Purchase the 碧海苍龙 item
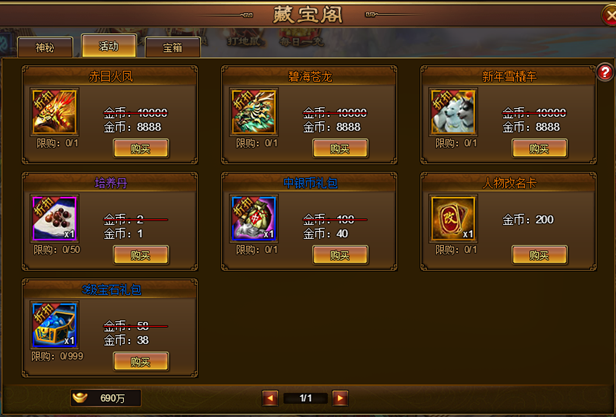The image size is (616, 417). point(340,148)
